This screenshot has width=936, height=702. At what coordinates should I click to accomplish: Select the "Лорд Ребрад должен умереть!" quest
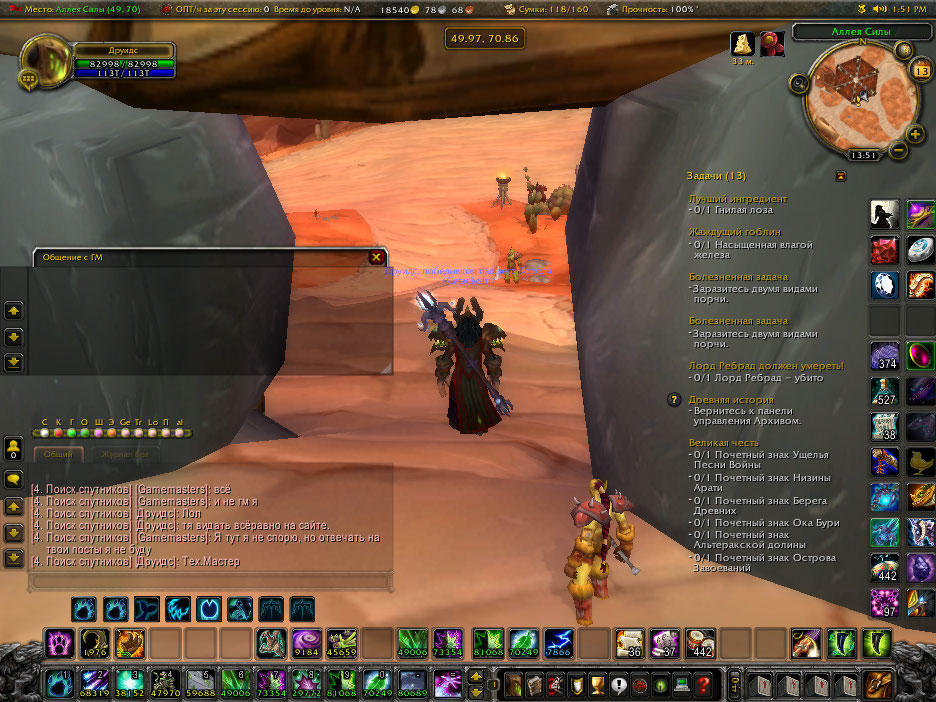[766, 366]
